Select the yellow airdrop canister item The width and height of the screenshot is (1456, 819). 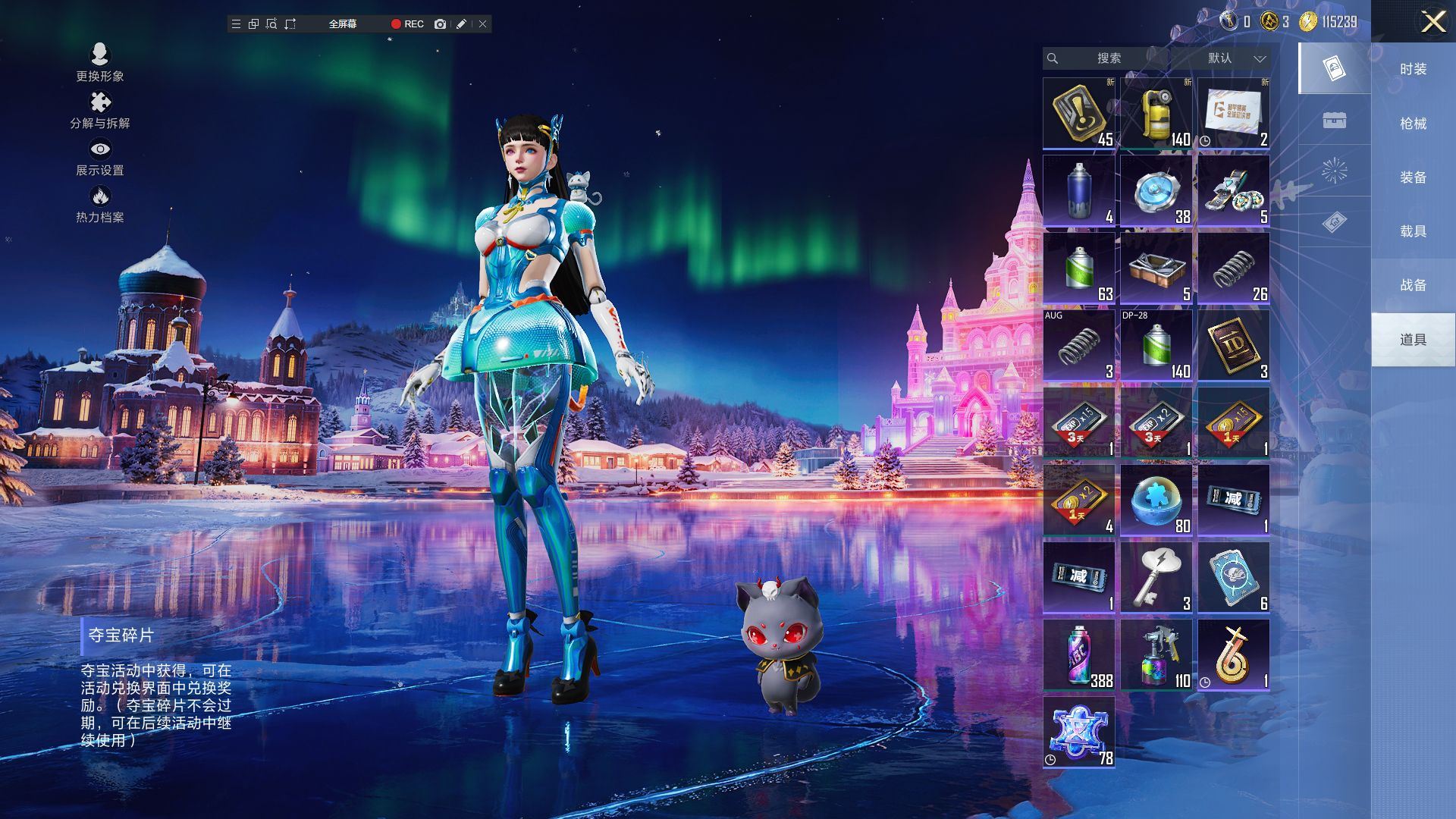[1156, 114]
